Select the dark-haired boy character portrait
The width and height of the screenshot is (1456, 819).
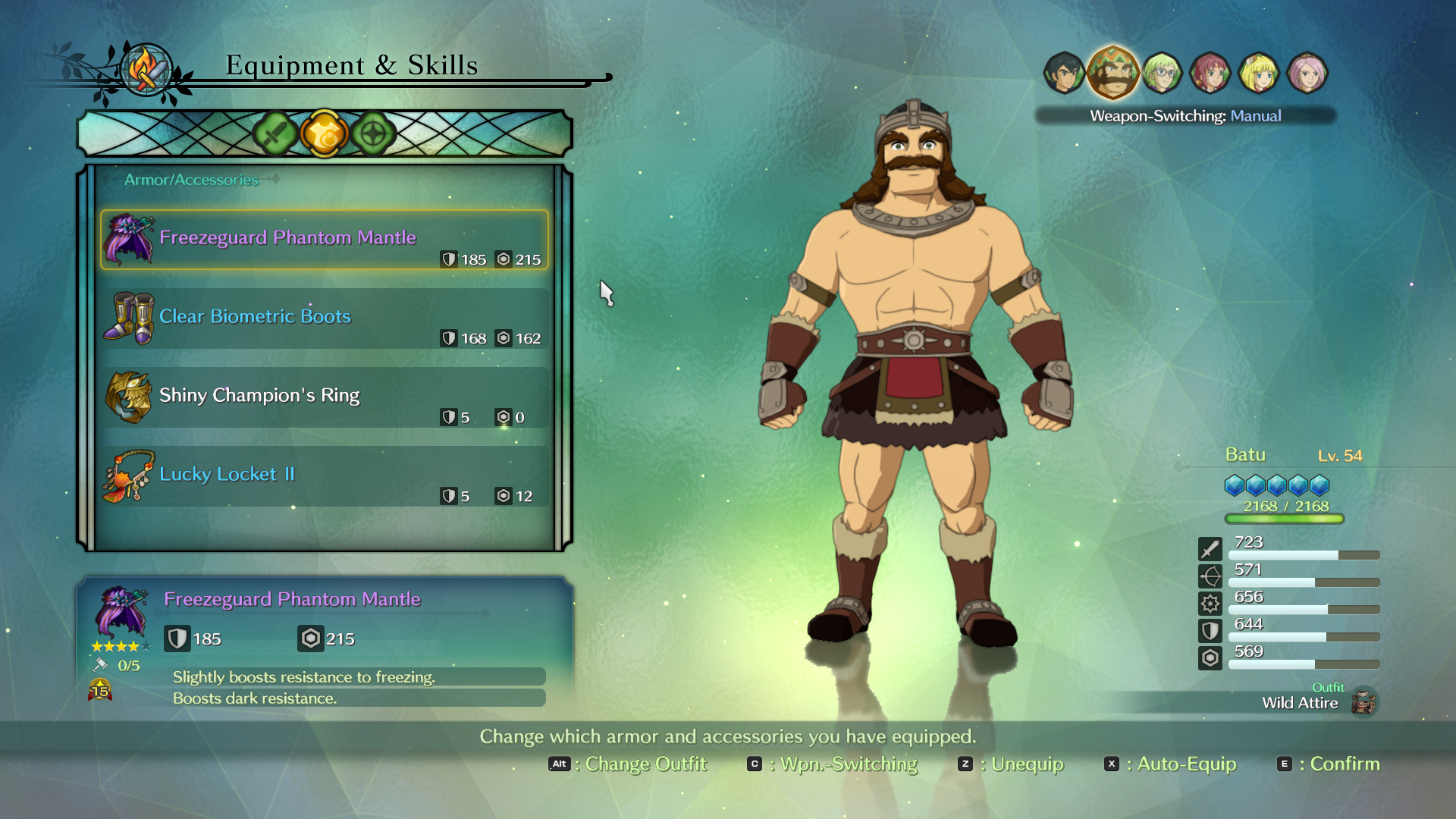click(x=1064, y=73)
